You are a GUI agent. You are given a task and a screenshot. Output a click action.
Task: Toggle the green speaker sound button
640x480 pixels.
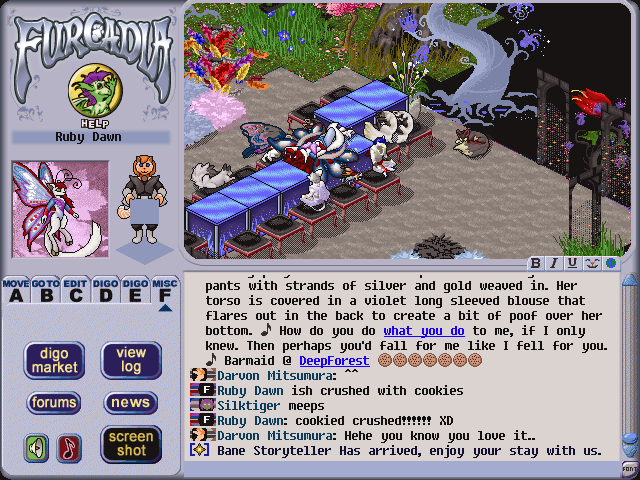tap(37, 447)
